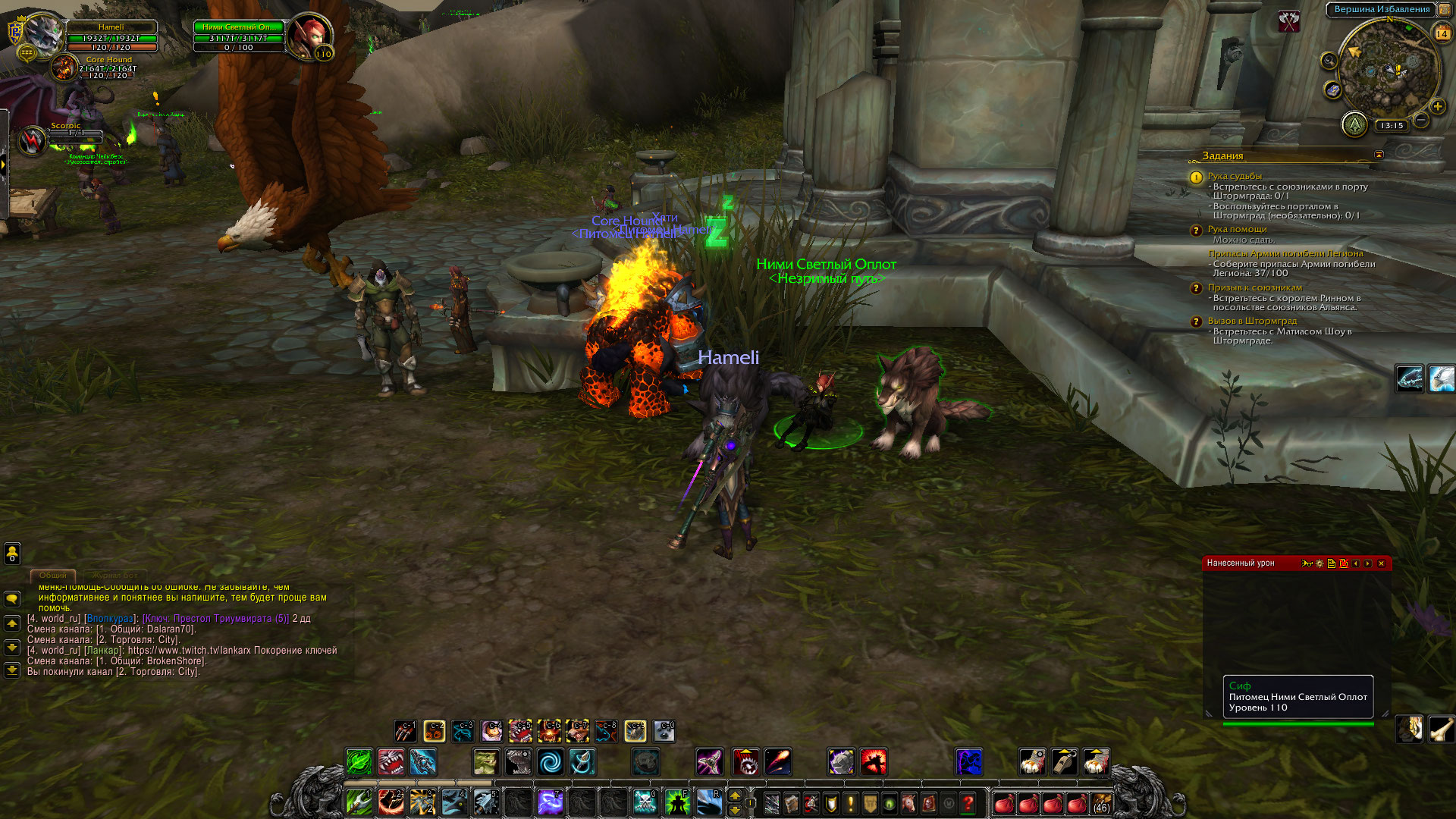
Task: Click Hameli's player portrait frame
Action: click(44, 34)
